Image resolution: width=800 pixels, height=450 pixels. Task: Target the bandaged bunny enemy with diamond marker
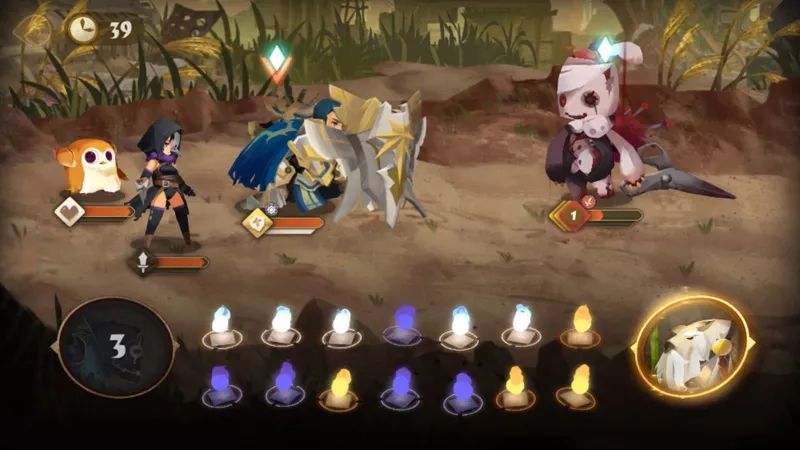pos(600,125)
